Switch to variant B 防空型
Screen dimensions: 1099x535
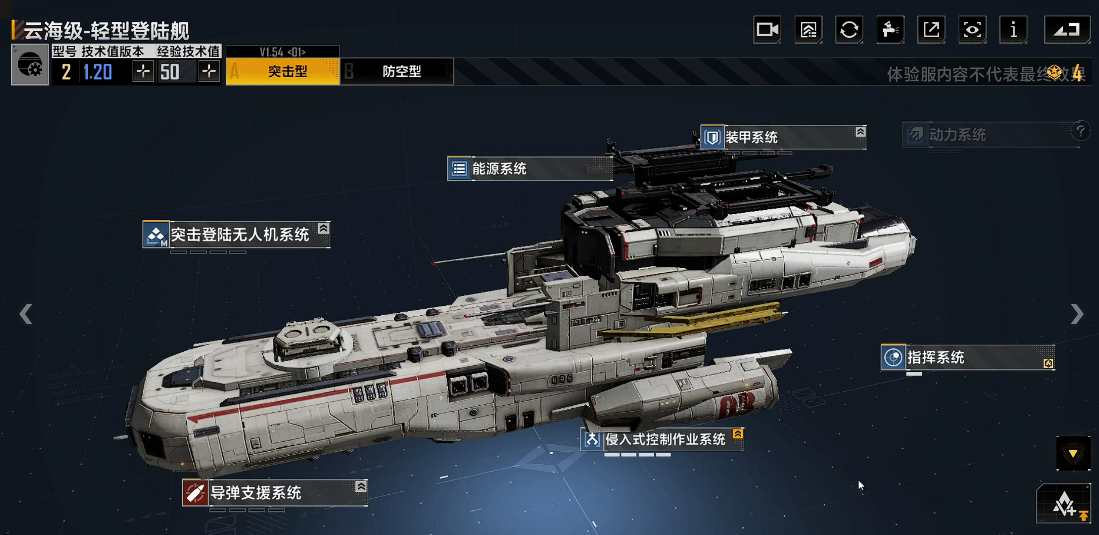(x=398, y=72)
